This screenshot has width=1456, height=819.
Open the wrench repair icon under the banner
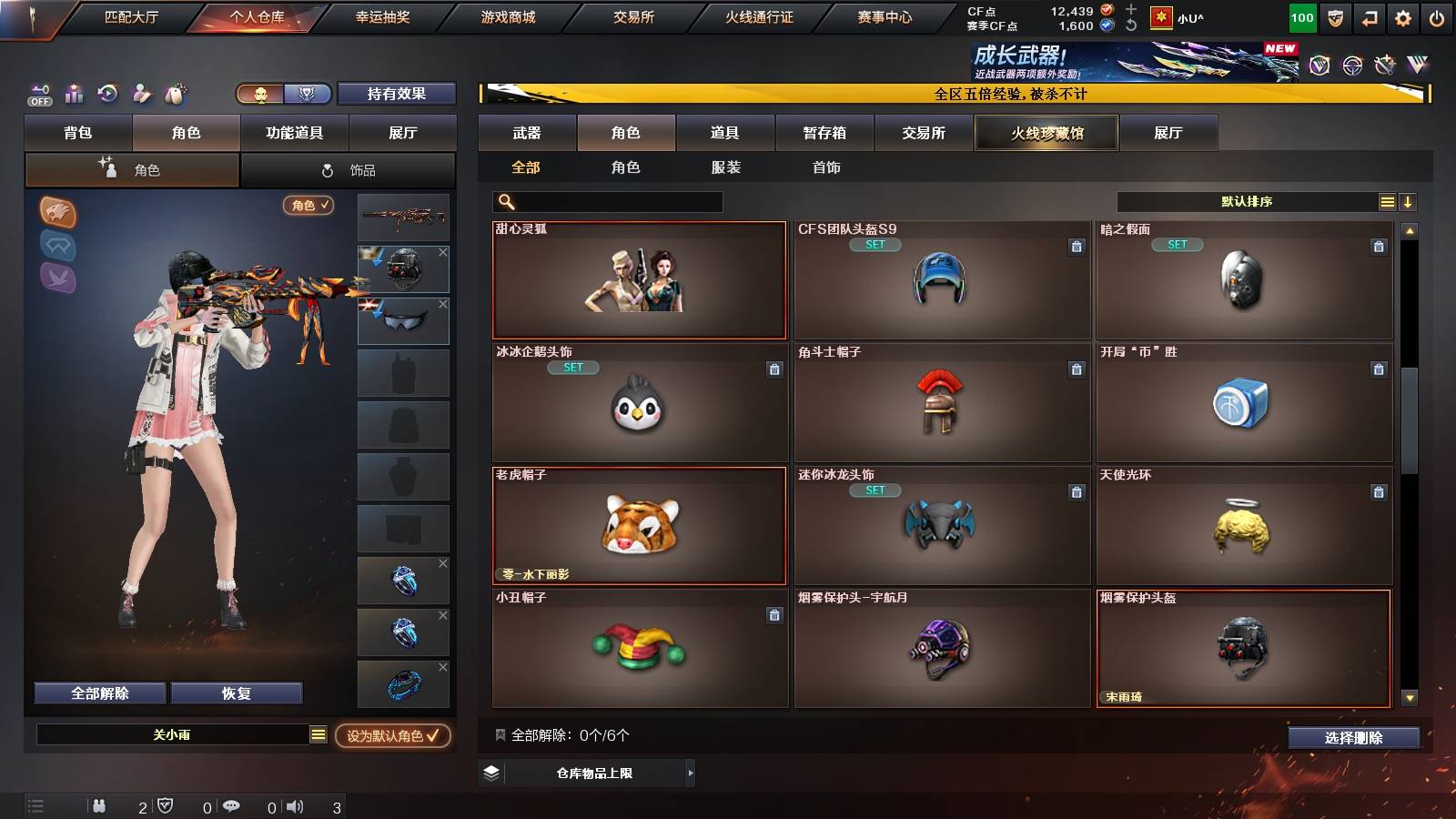1385,65
